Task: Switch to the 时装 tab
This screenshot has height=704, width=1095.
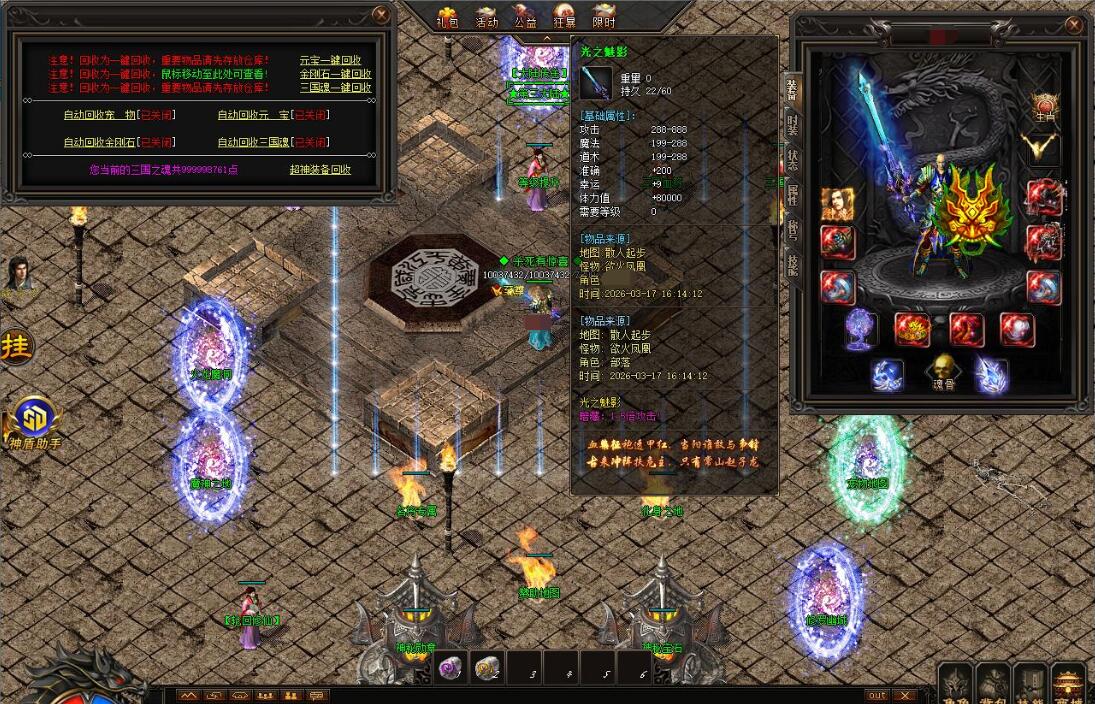Action: coord(792,125)
